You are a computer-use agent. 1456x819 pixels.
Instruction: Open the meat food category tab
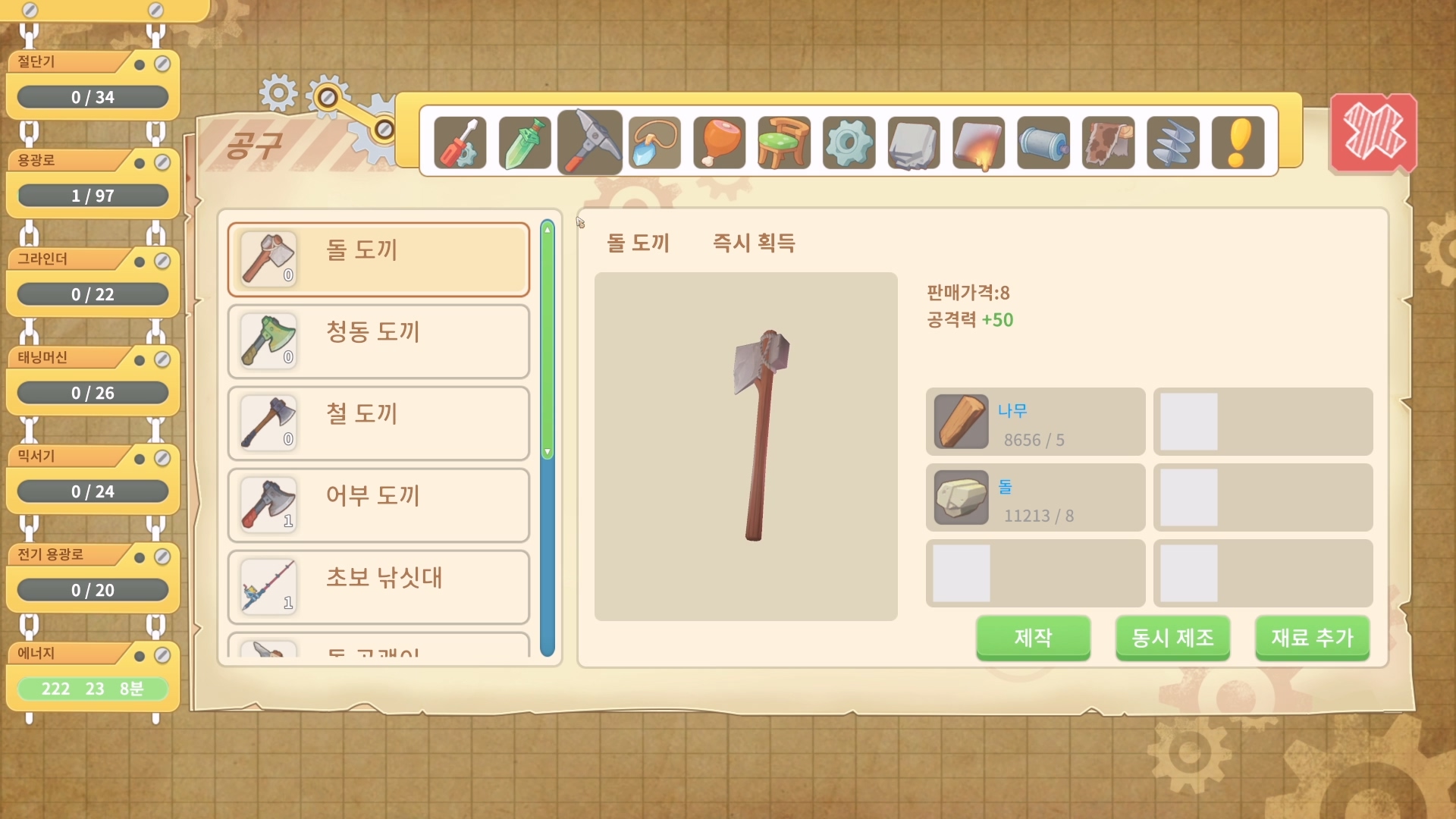(x=719, y=143)
